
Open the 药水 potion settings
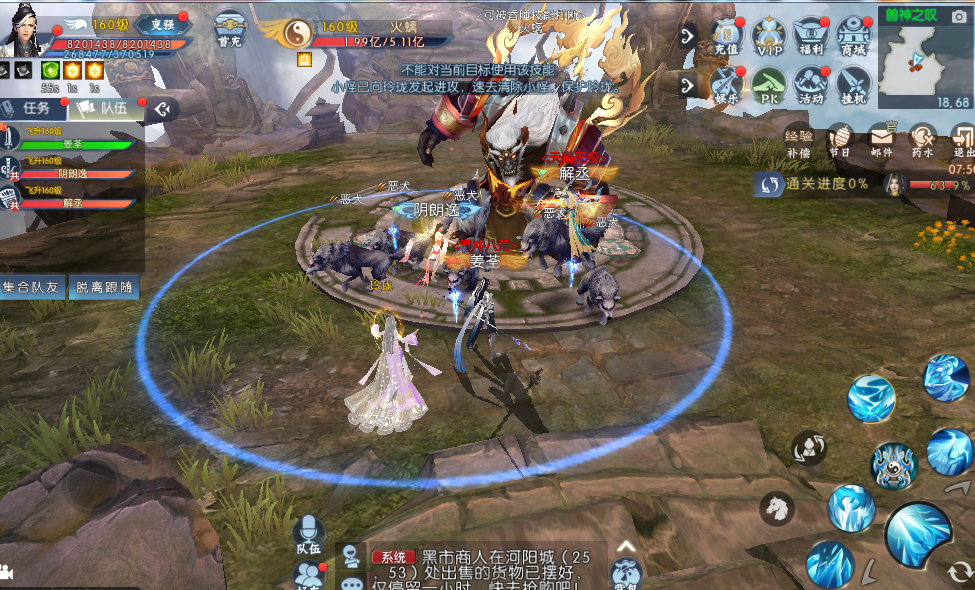click(x=922, y=141)
